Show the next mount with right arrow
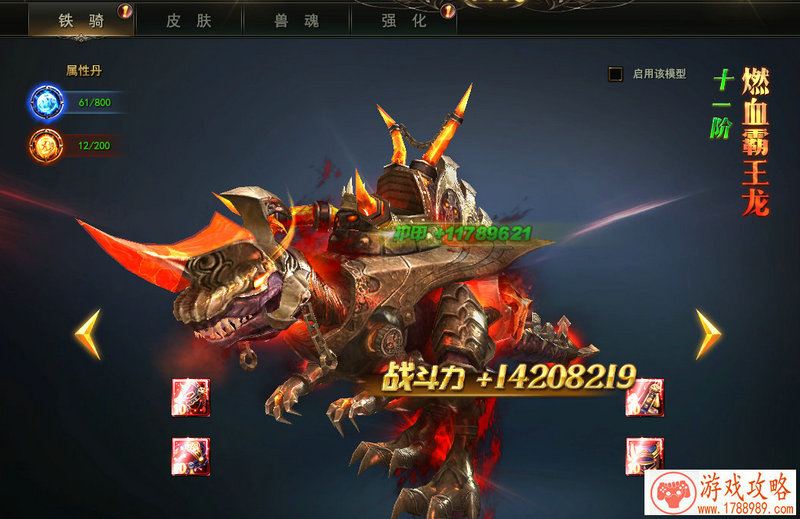The image size is (800, 519). click(708, 334)
